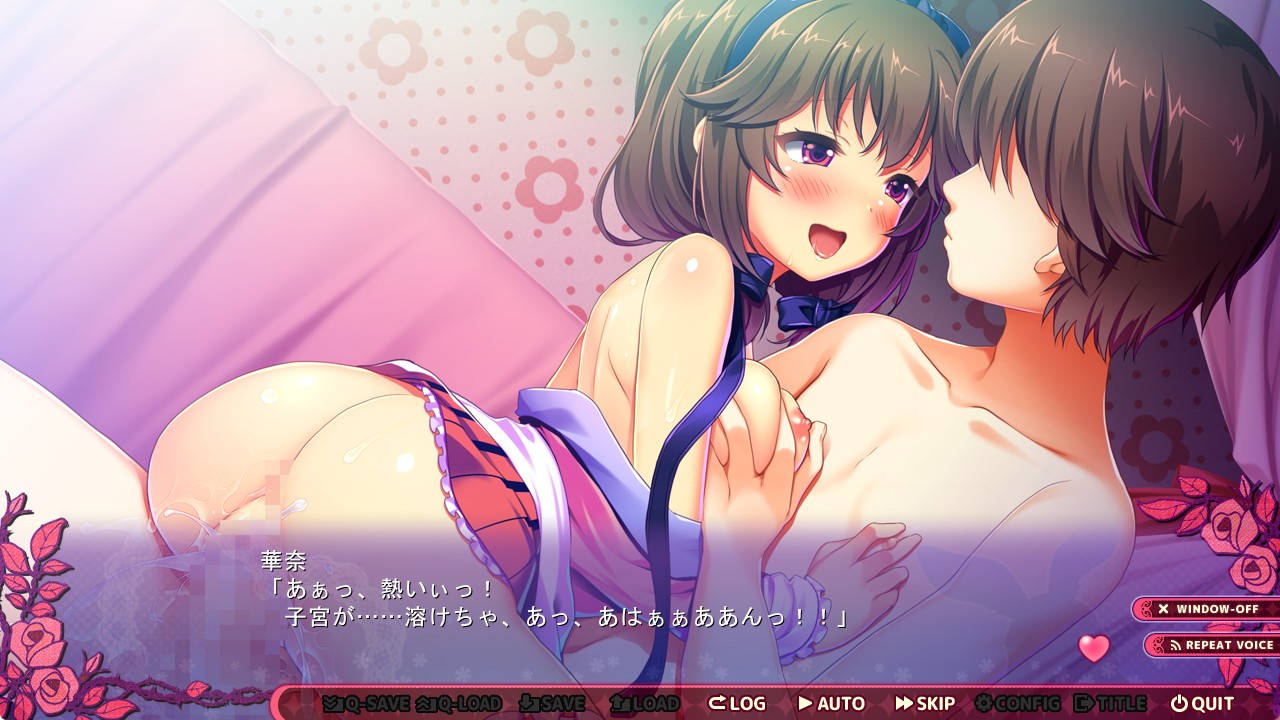Hide the text box with WINDOW-OFF
The image size is (1280, 720).
[x=1207, y=609]
